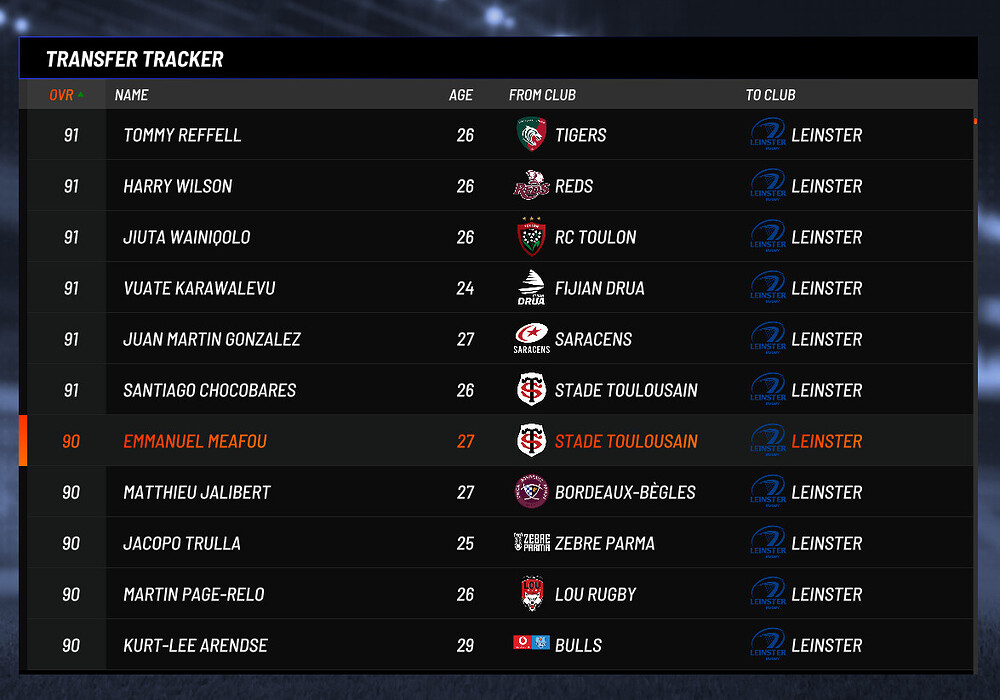Sort the list by OVR column
Image resolution: width=1000 pixels, height=700 pixels.
point(65,95)
